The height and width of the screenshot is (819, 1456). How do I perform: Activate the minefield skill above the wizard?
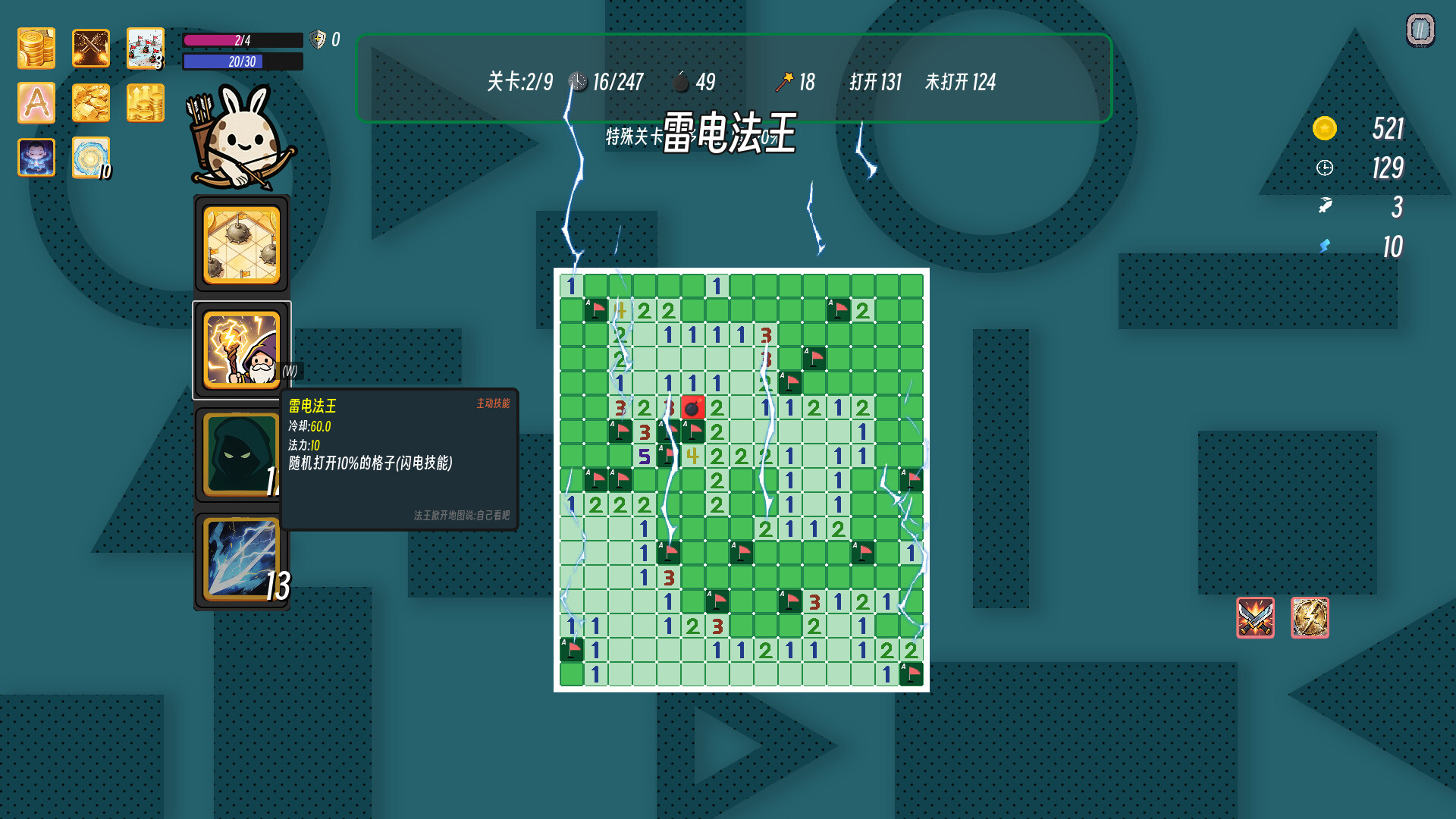pos(240,243)
